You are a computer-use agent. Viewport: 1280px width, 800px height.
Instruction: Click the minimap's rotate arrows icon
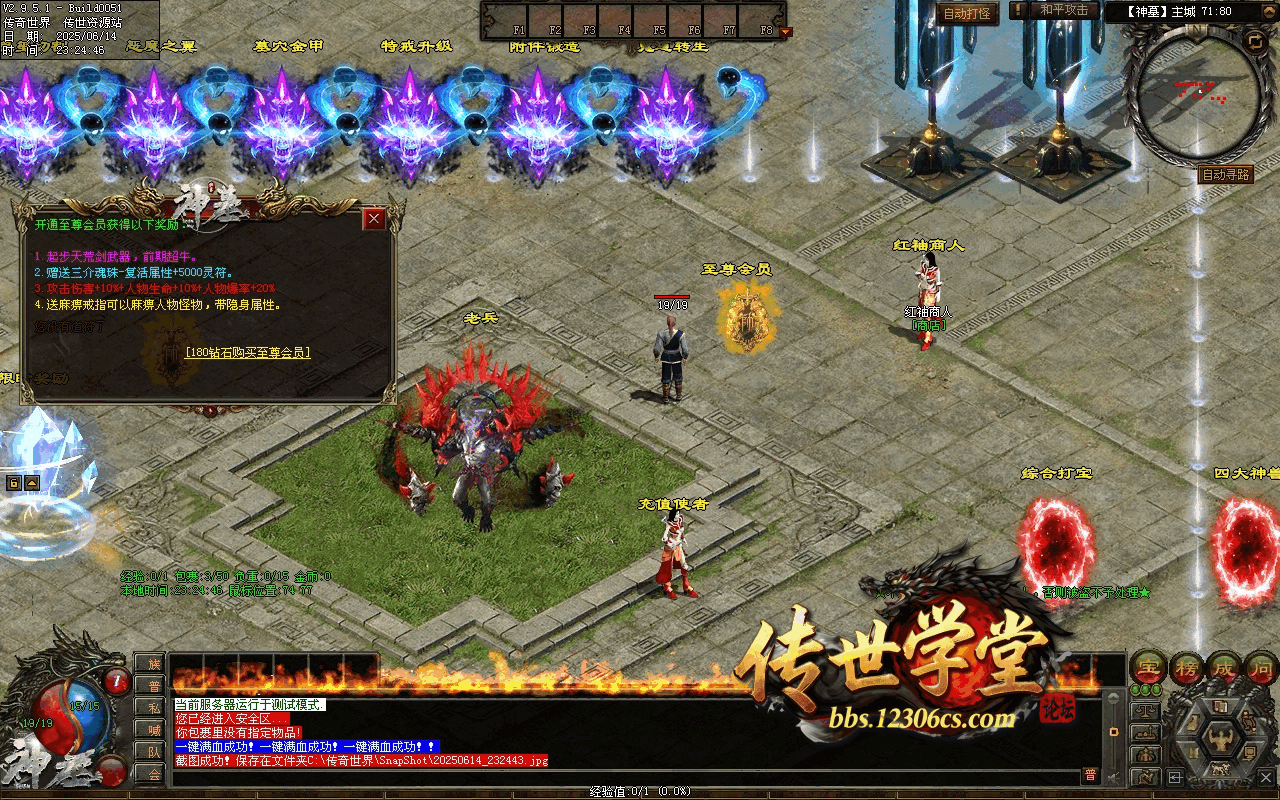pos(1254,41)
